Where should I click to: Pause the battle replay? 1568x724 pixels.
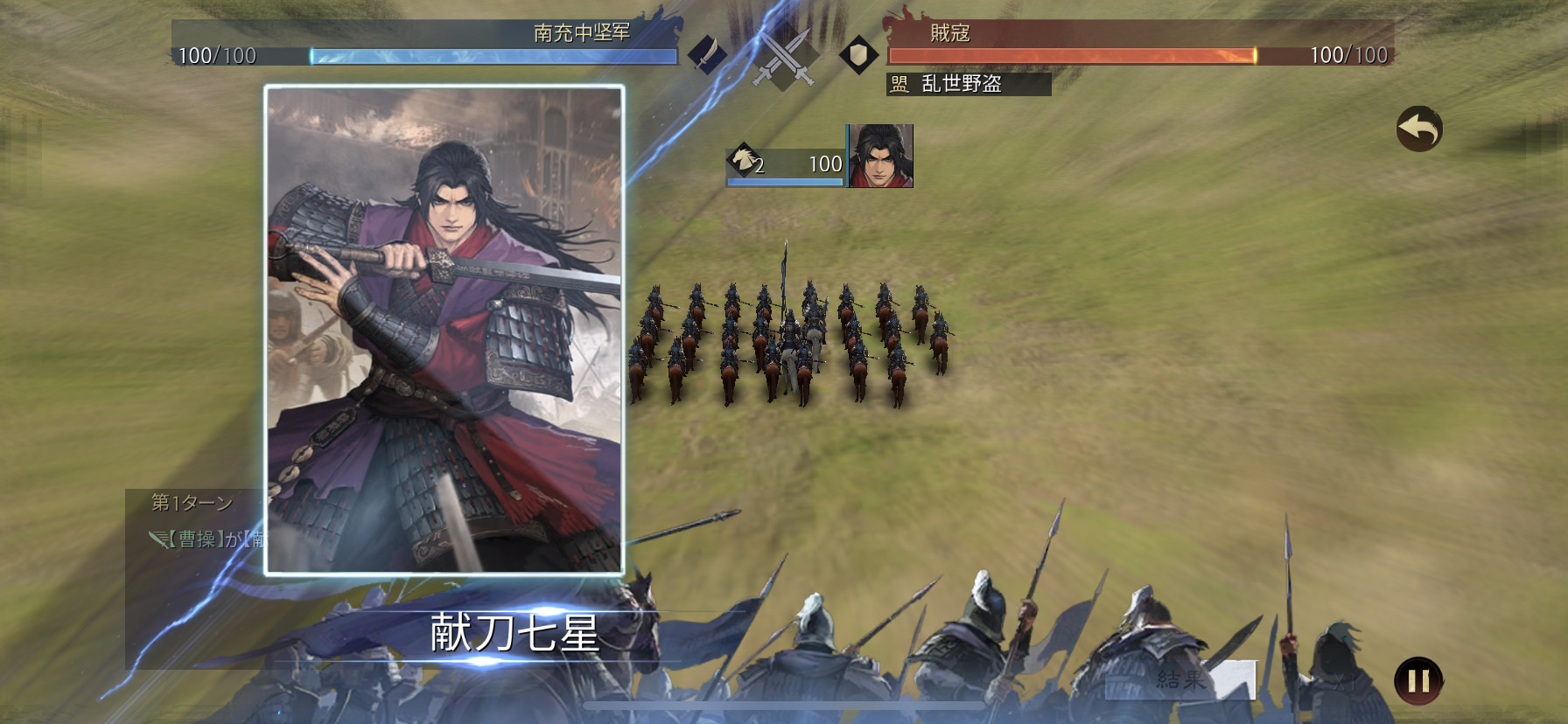(x=1417, y=680)
